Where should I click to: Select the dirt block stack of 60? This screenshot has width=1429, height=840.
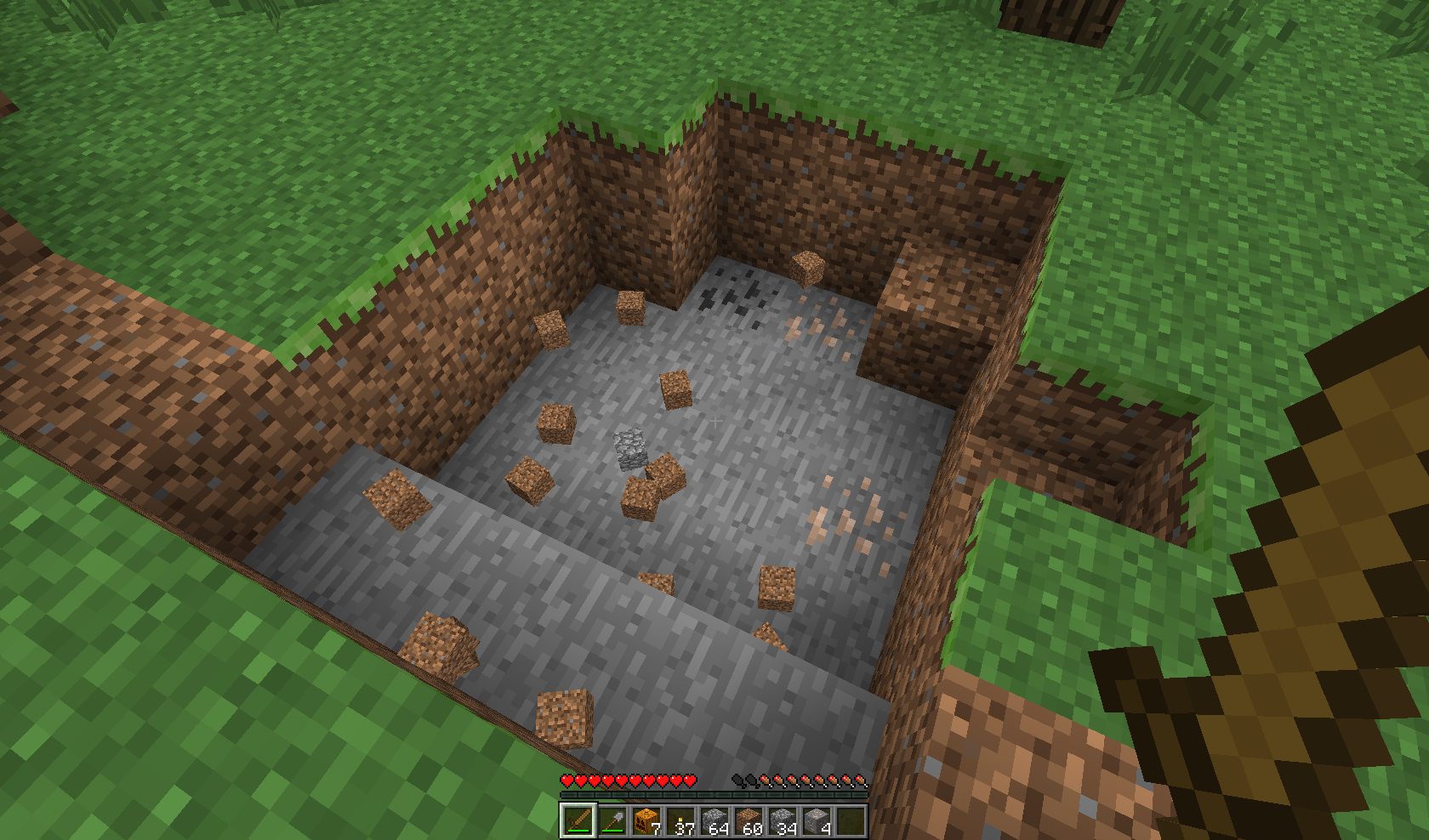748,820
